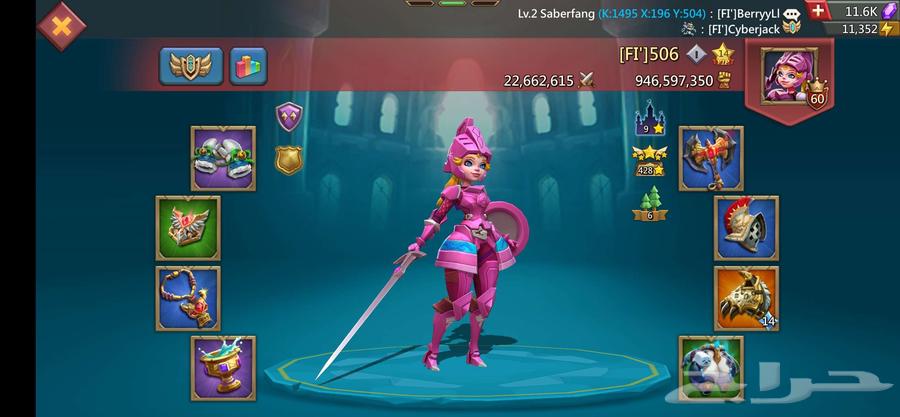The height and width of the screenshot is (417, 900).
Task: Select the double-bladed battle axe weapon slot
Action: 711,158
